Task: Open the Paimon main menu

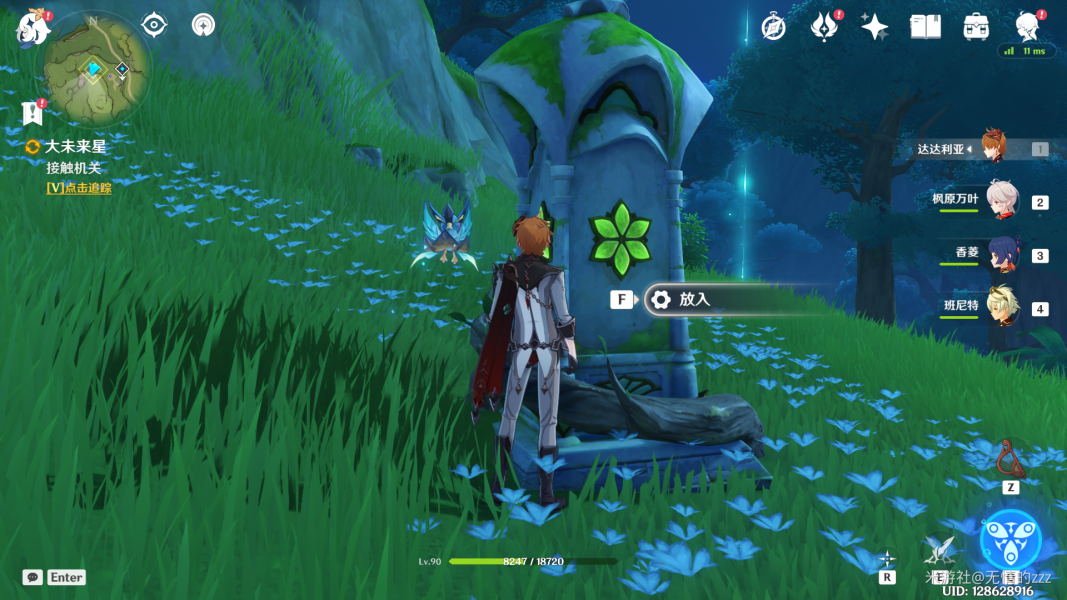Action: pos(32,27)
